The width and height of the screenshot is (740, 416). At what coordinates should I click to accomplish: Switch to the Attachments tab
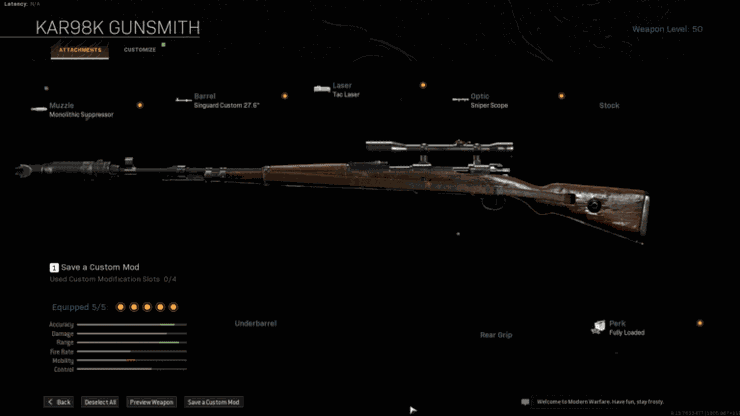79,49
